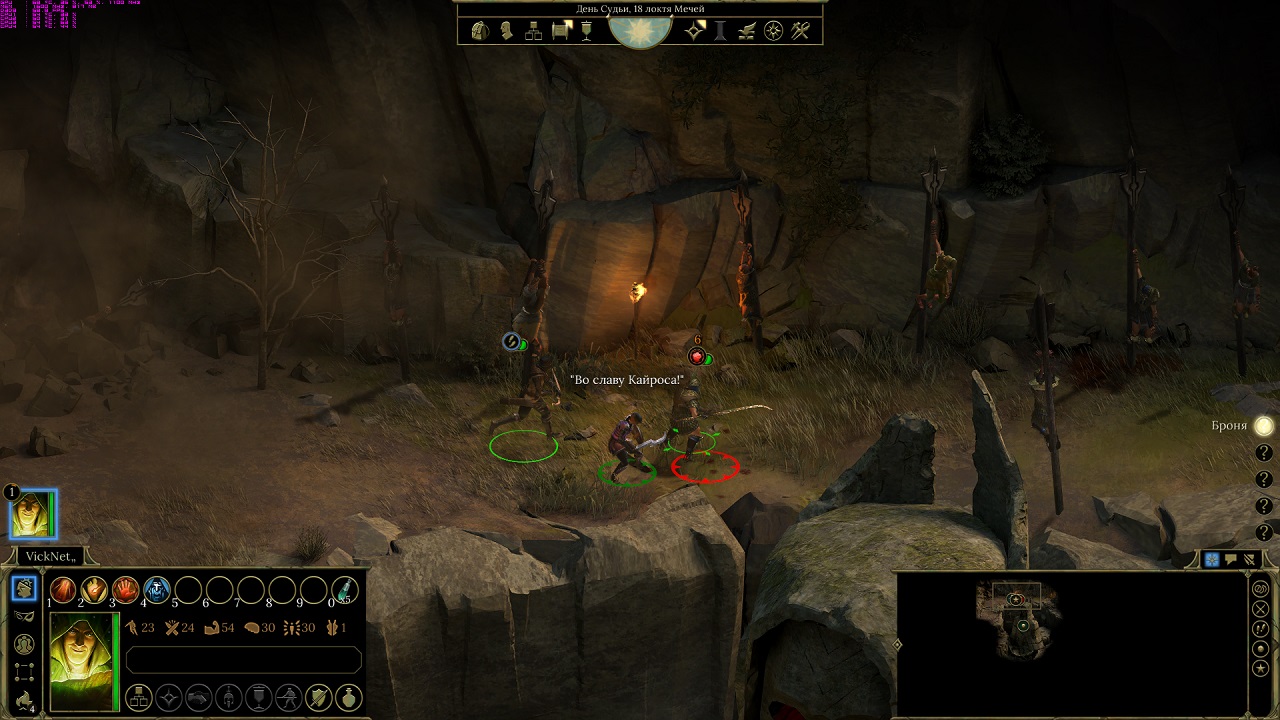Click on the area minimap
The width and height of the screenshot is (1280, 720).
point(1018,622)
